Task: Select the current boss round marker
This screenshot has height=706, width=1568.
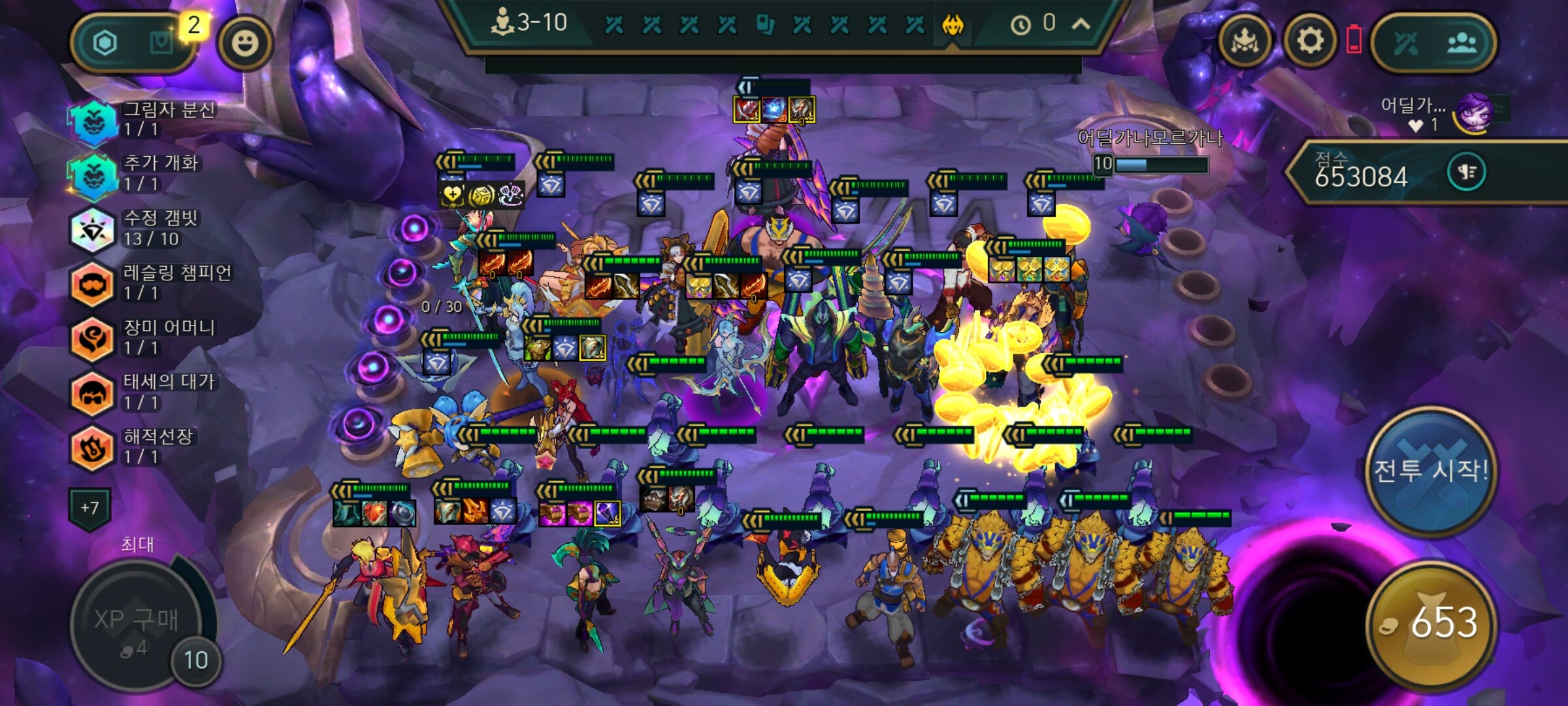Action: coord(953,26)
